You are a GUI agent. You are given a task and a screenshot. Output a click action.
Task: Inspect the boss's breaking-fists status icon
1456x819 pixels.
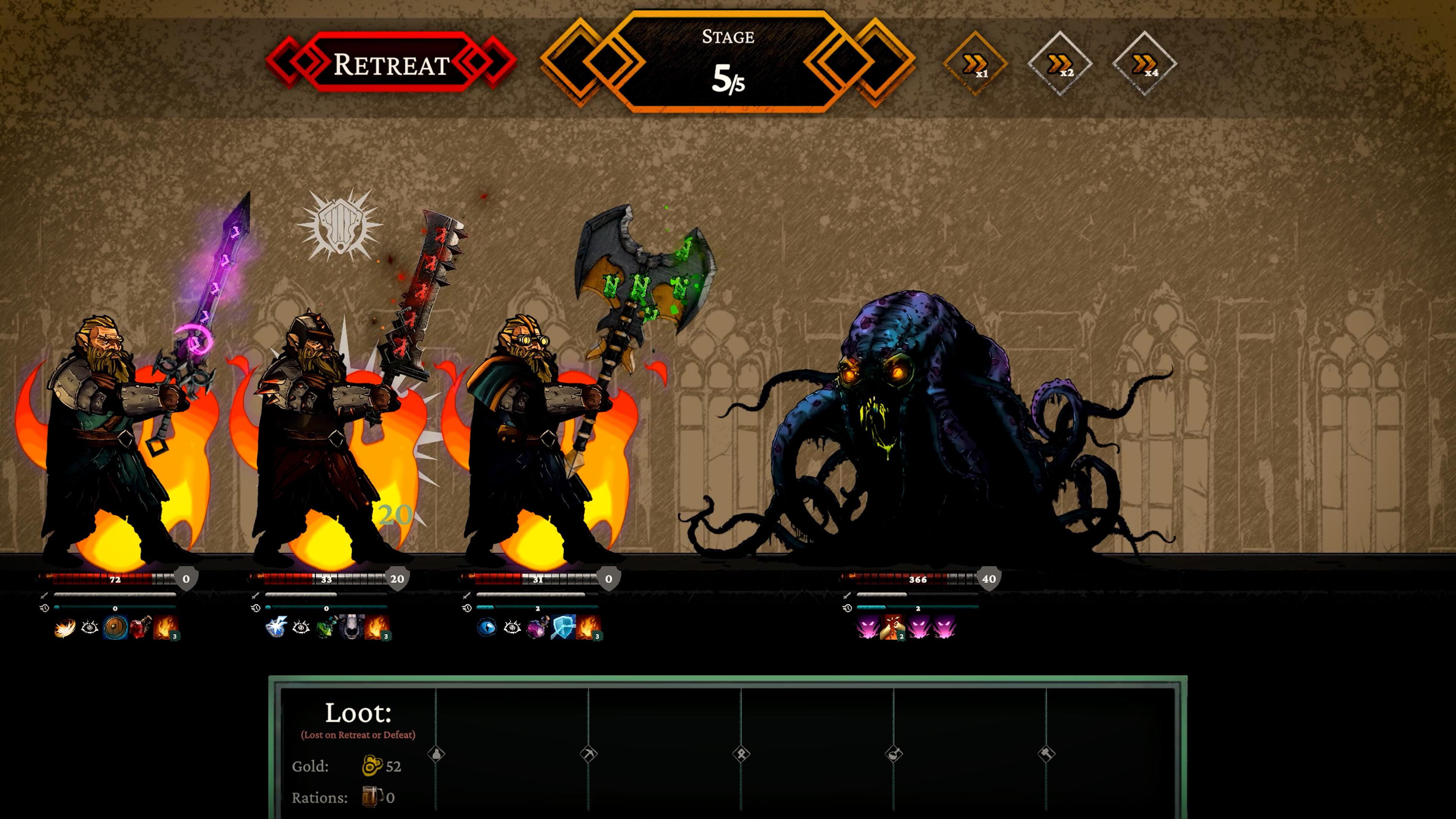click(x=893, y=628)
